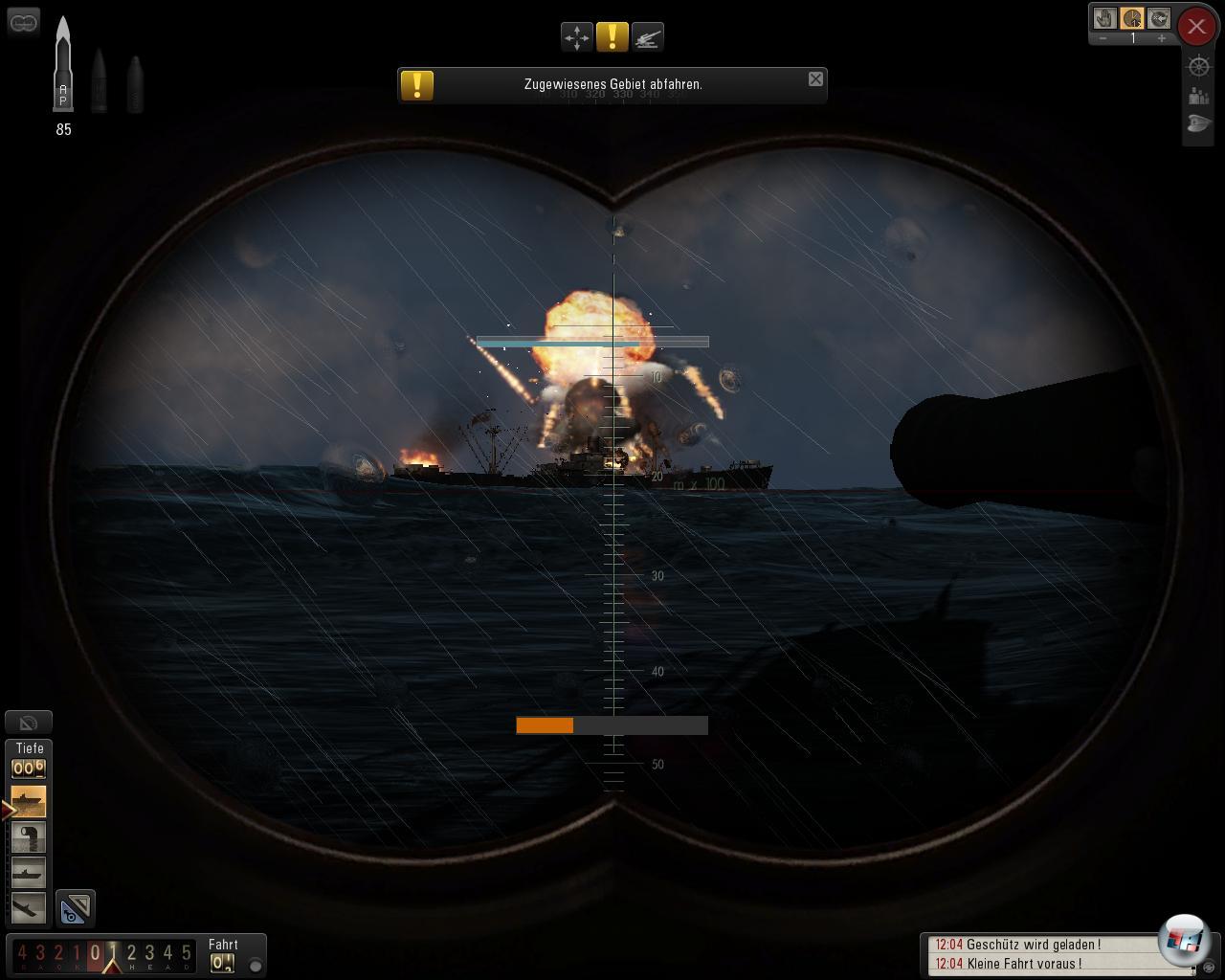Click the captain's cap icon

pyautogui.click(x=1198, y=124)
